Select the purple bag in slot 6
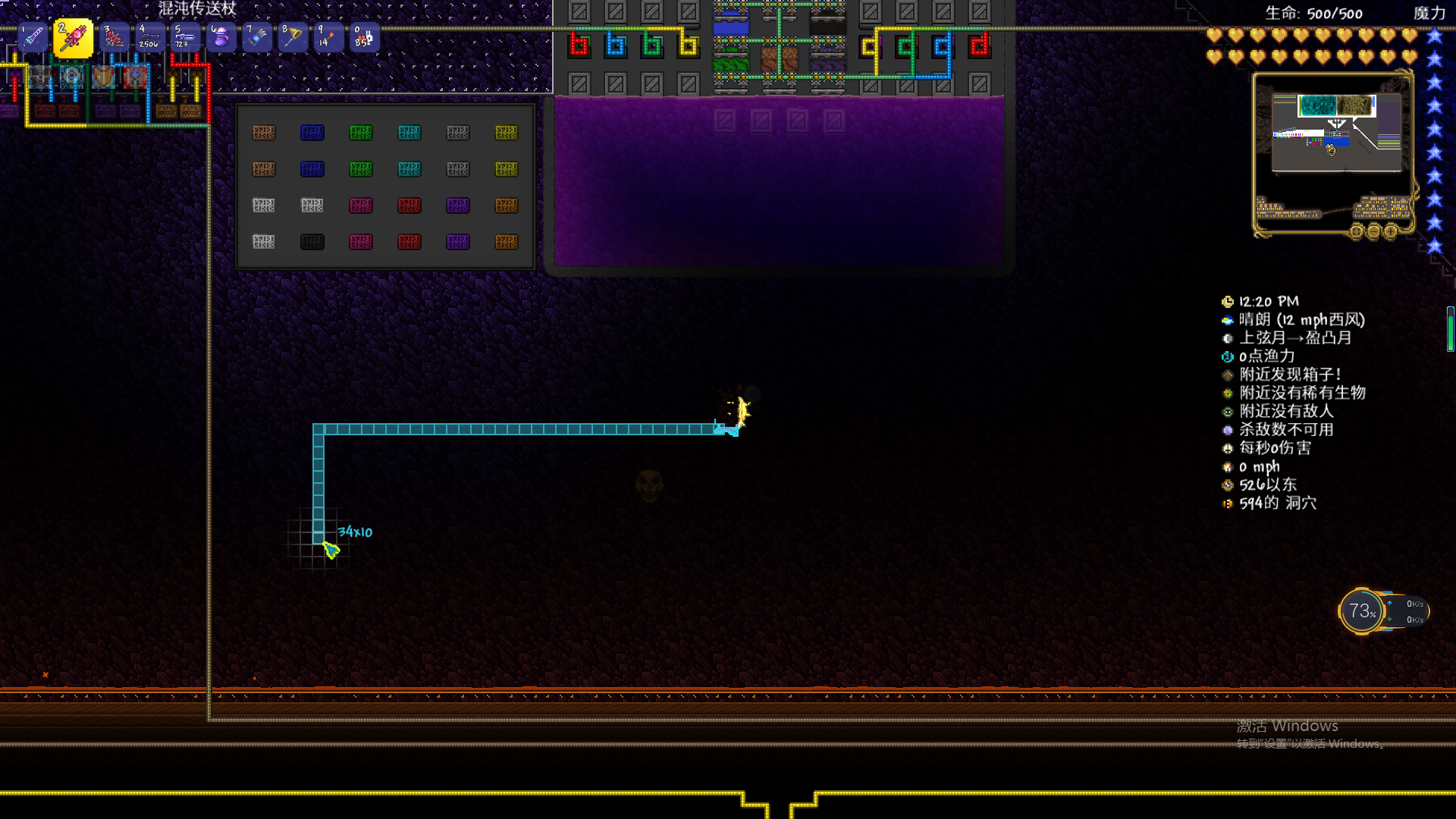The image size is (1456, 819). 221,37
